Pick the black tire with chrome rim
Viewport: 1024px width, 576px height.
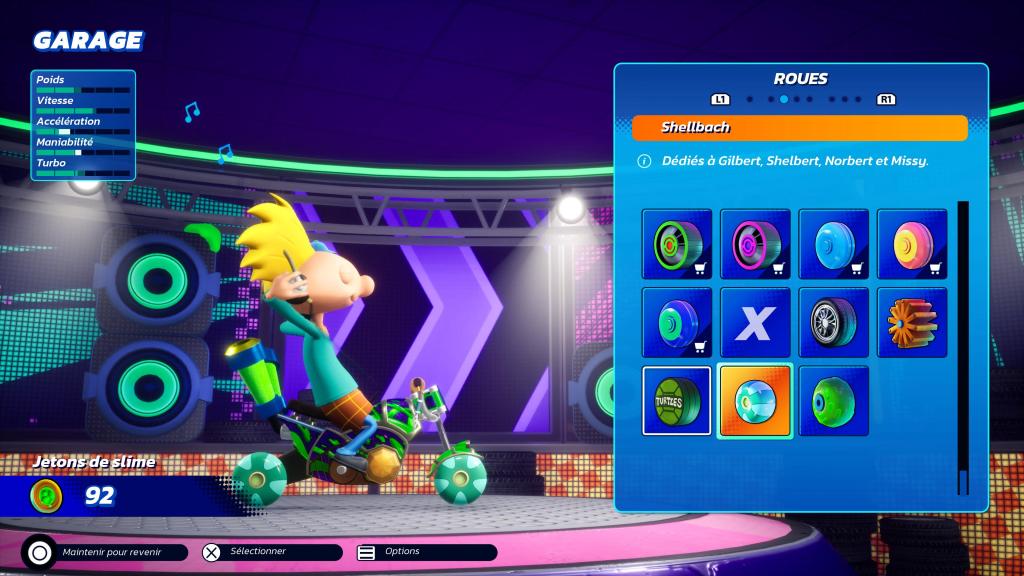pos(834,322)
